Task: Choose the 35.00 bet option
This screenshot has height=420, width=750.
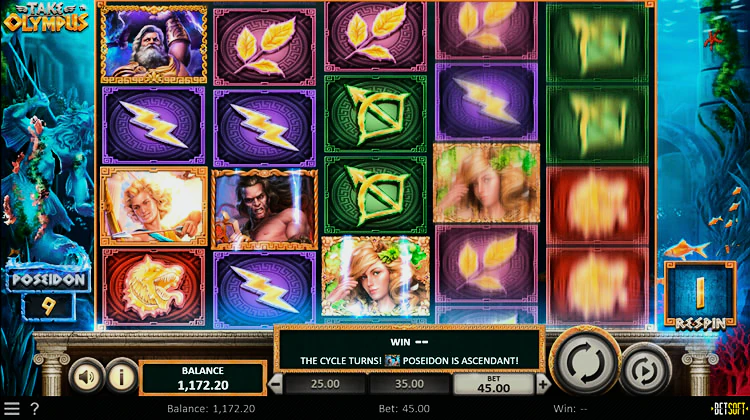Action: coord(411,383)
